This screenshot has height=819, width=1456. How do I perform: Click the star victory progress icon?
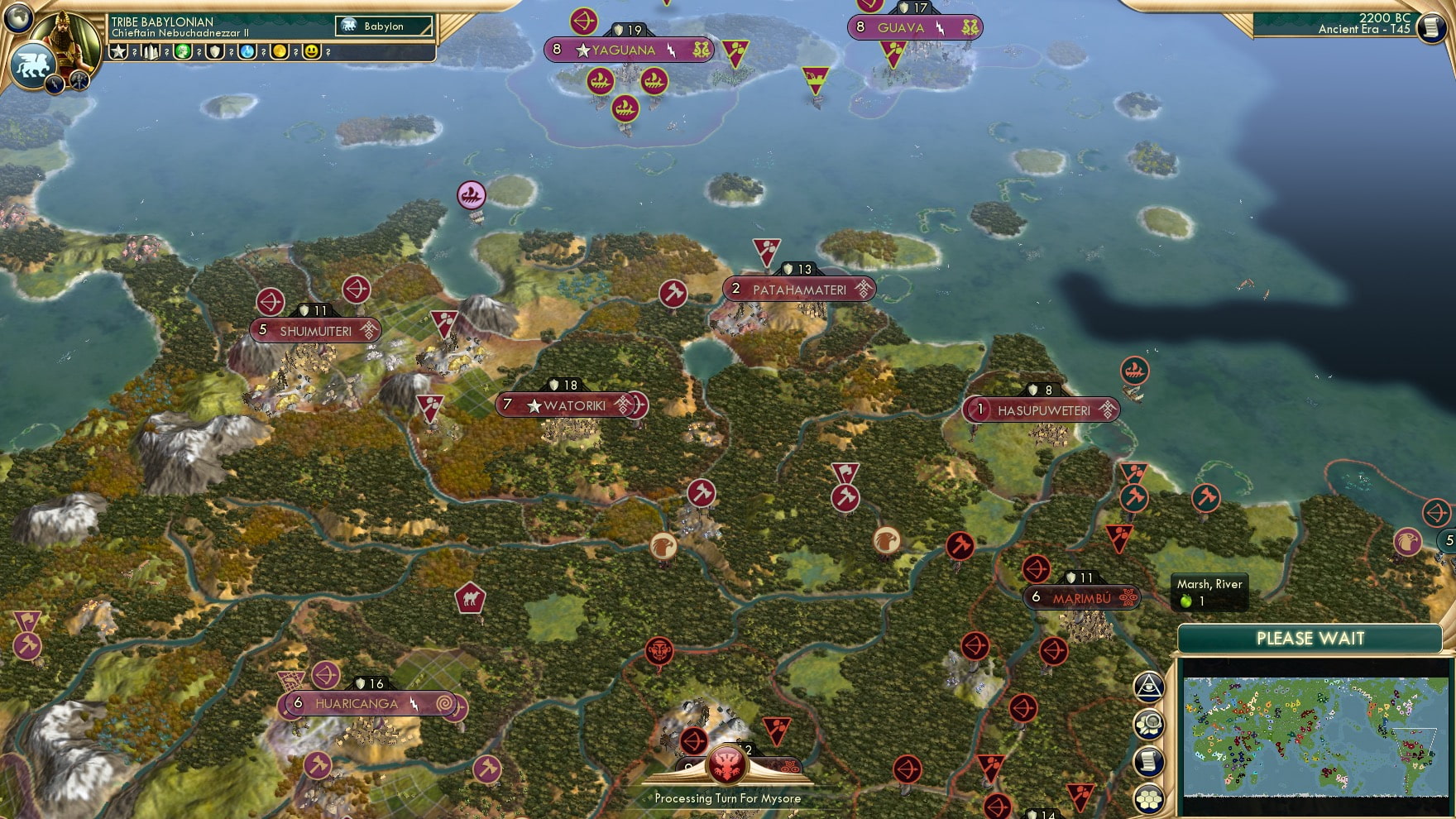(119, 53)
